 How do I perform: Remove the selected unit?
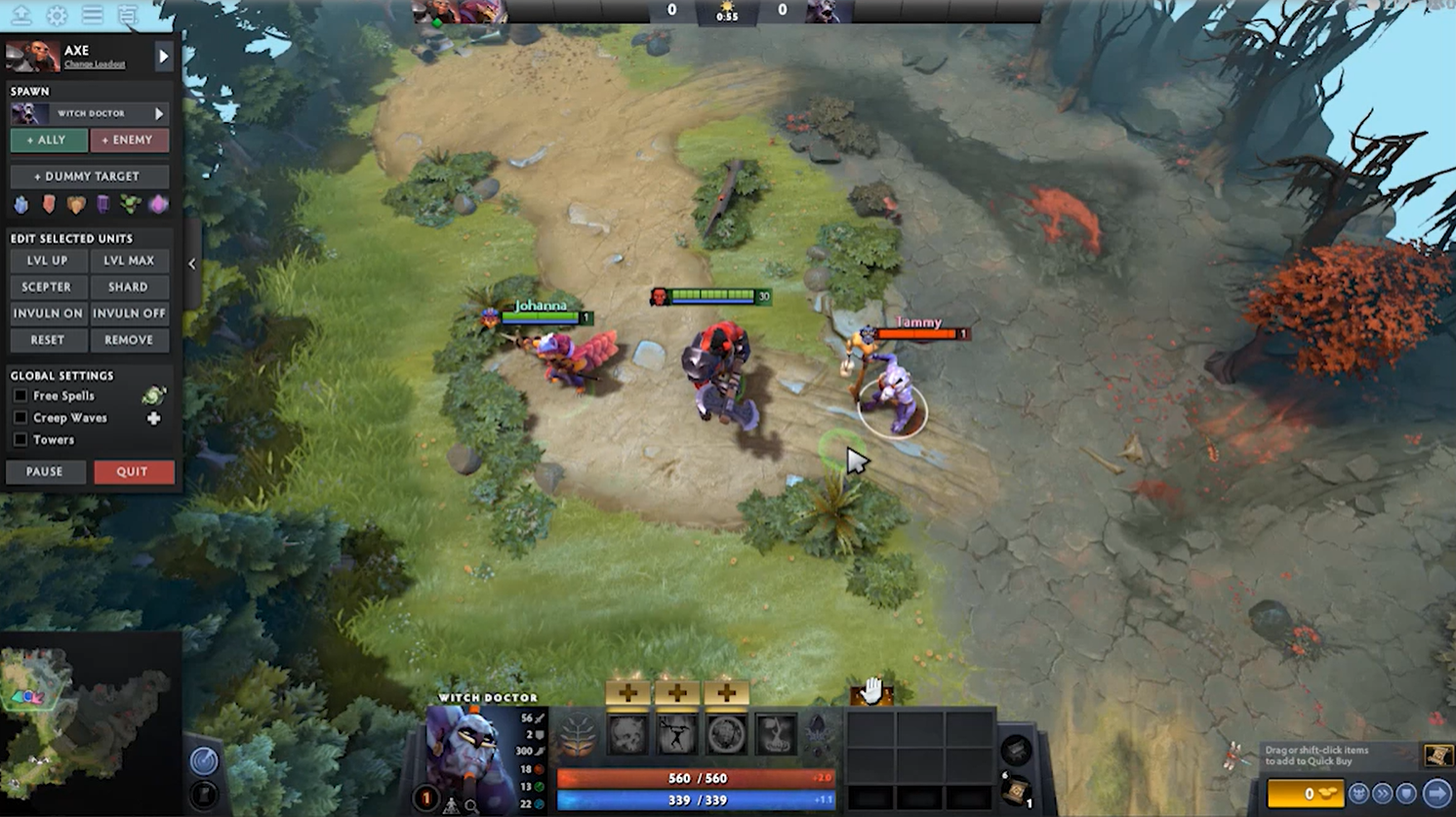click(129, 340)
